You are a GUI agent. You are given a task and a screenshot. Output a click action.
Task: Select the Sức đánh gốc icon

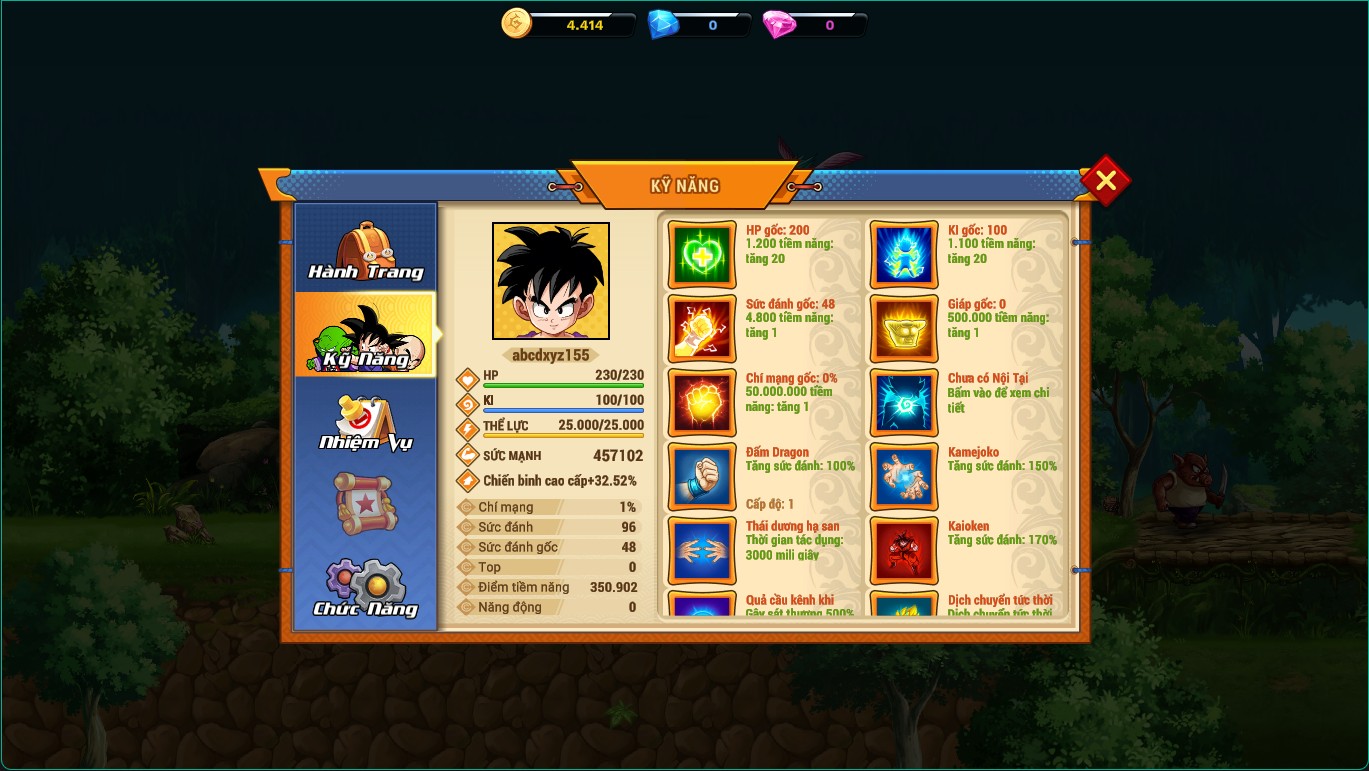(x=702, y=329)
